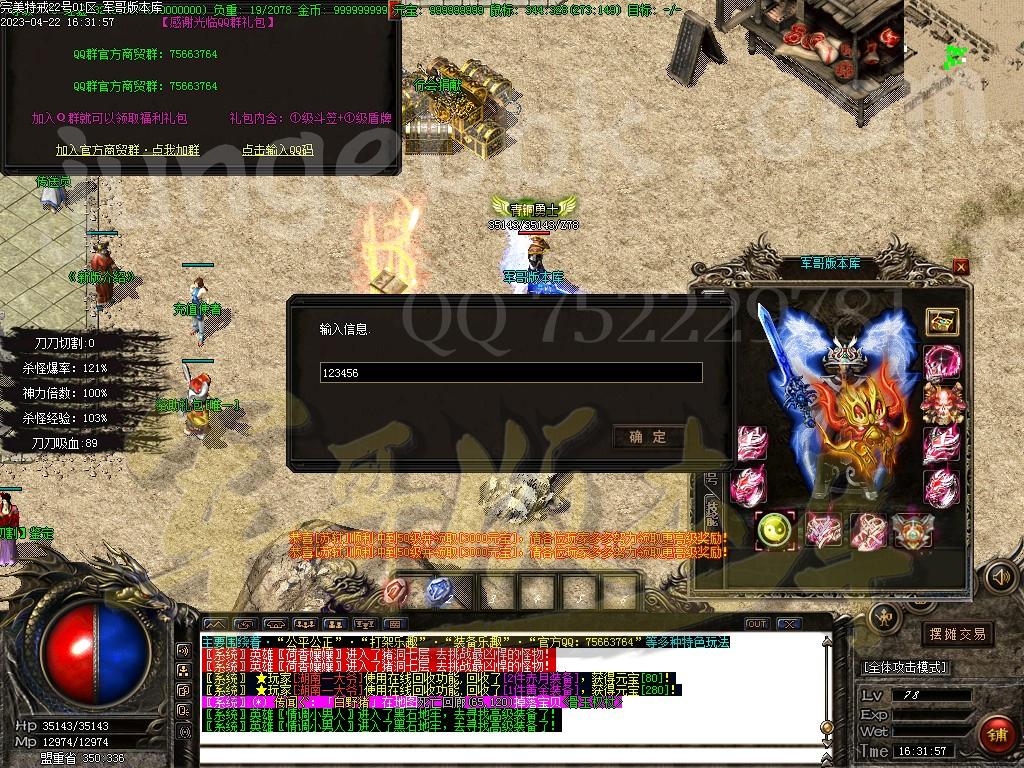
Task: Click the text field containing 123456
Action: click(510, 373)
